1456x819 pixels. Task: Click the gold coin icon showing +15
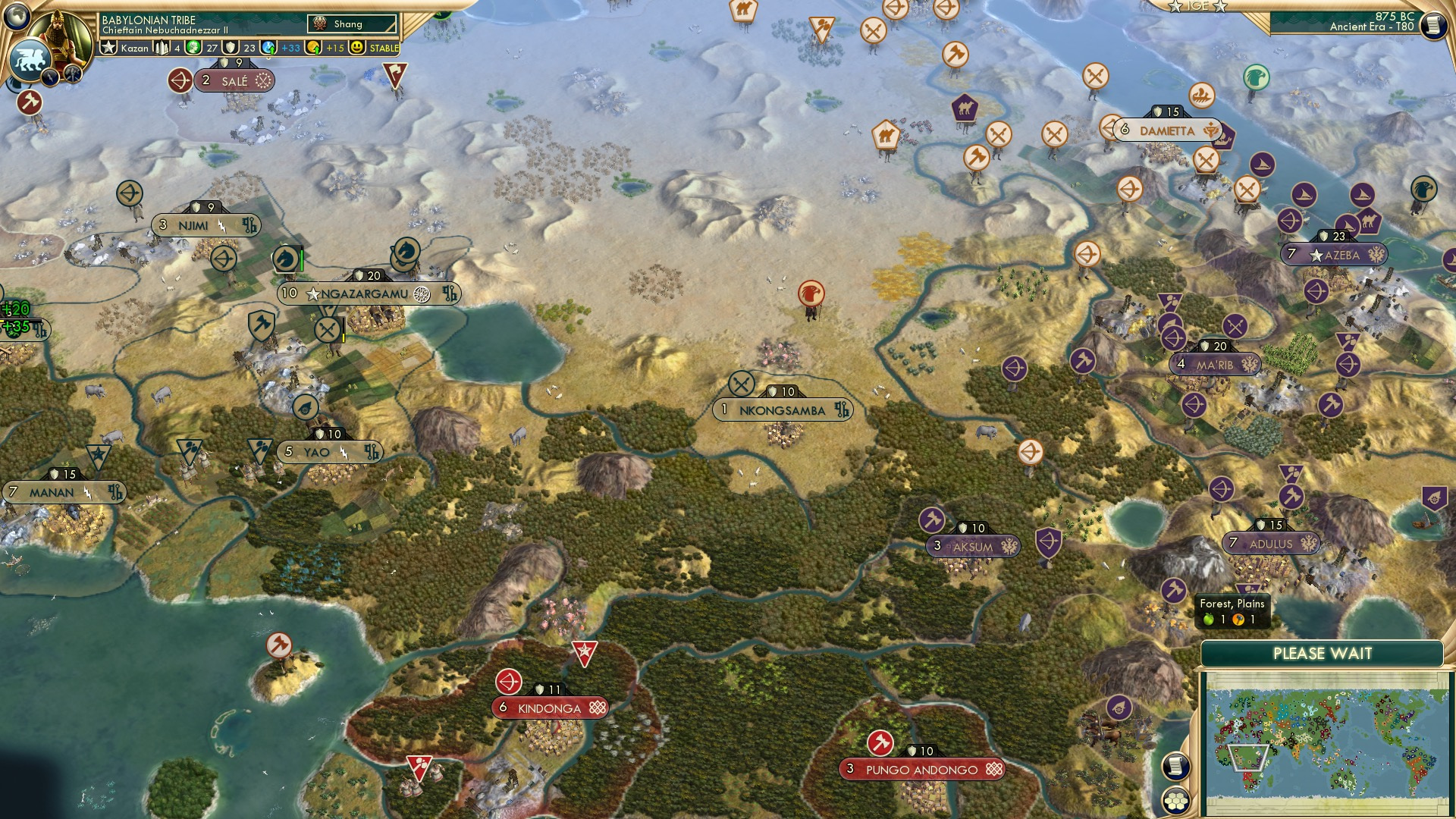[x=312, y=48]
